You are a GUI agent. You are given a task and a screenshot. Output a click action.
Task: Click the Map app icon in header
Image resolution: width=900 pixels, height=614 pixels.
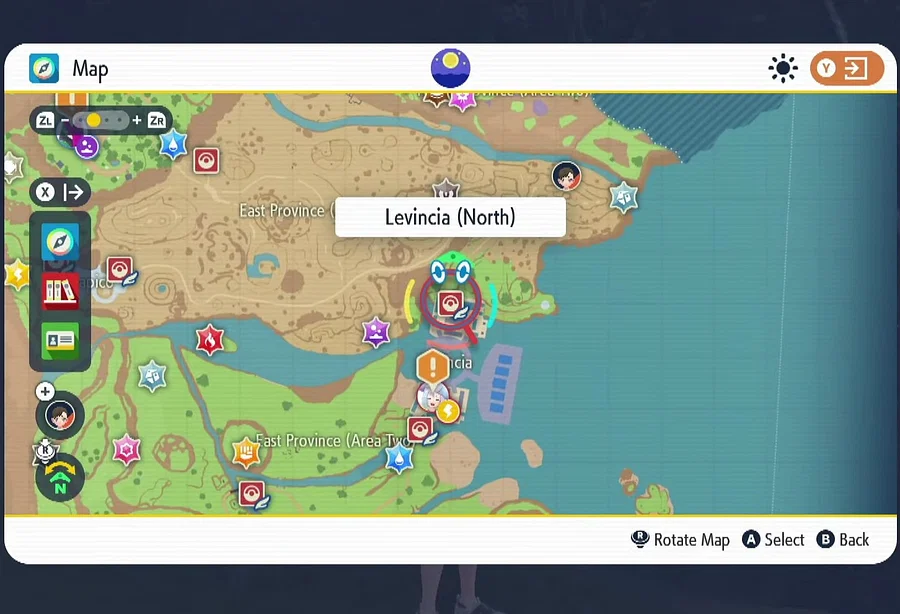[44, 68]
